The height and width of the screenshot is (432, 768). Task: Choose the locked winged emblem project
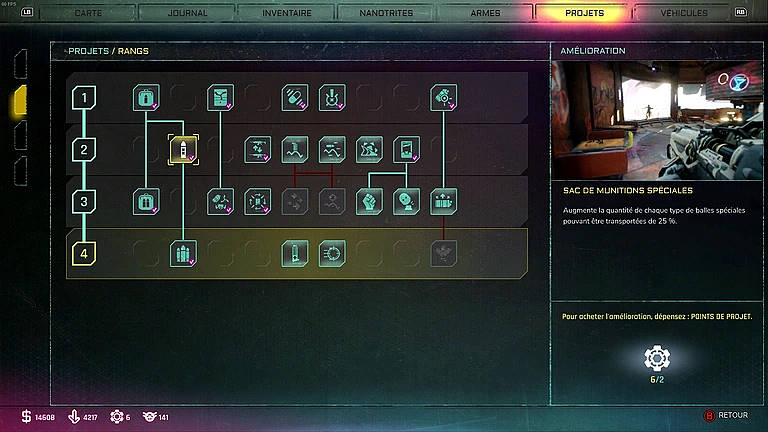pyautogui.click(x=443, y=254)
